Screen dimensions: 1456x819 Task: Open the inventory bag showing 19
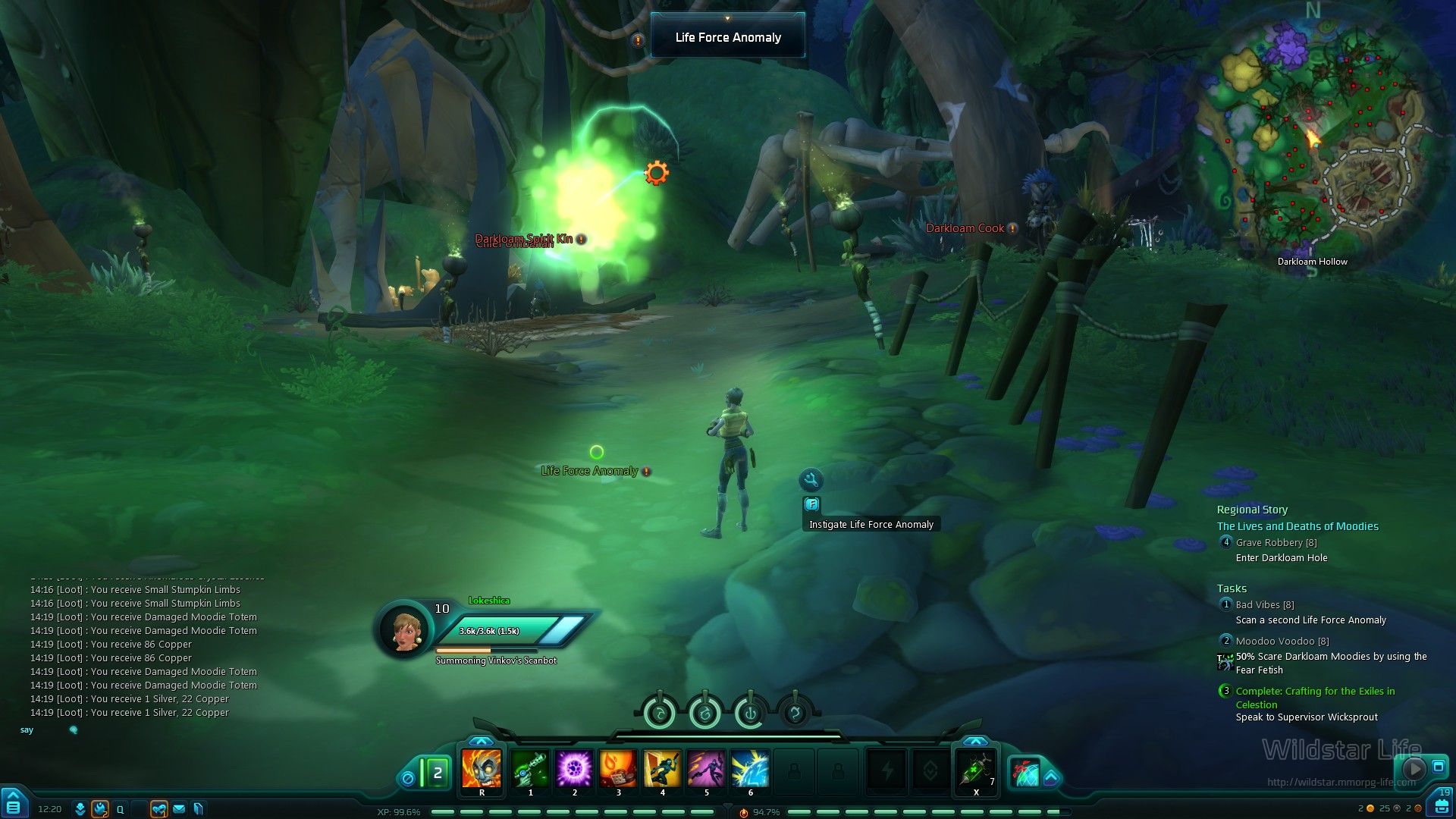click(1442, 803)
